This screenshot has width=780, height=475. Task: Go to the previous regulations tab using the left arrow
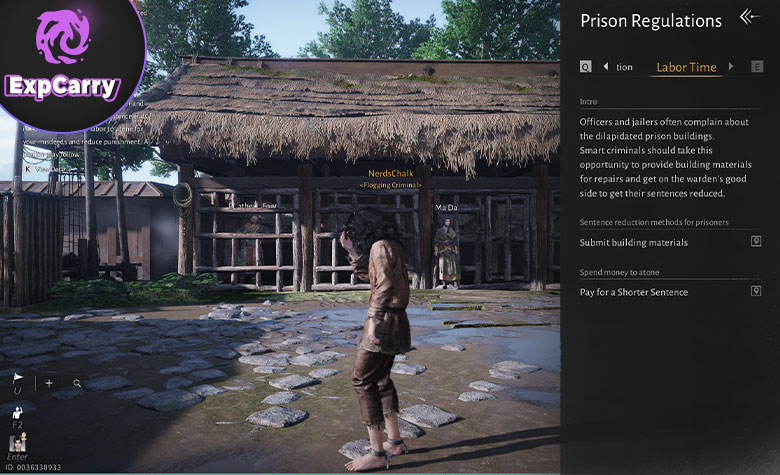(x=605, y=67)
